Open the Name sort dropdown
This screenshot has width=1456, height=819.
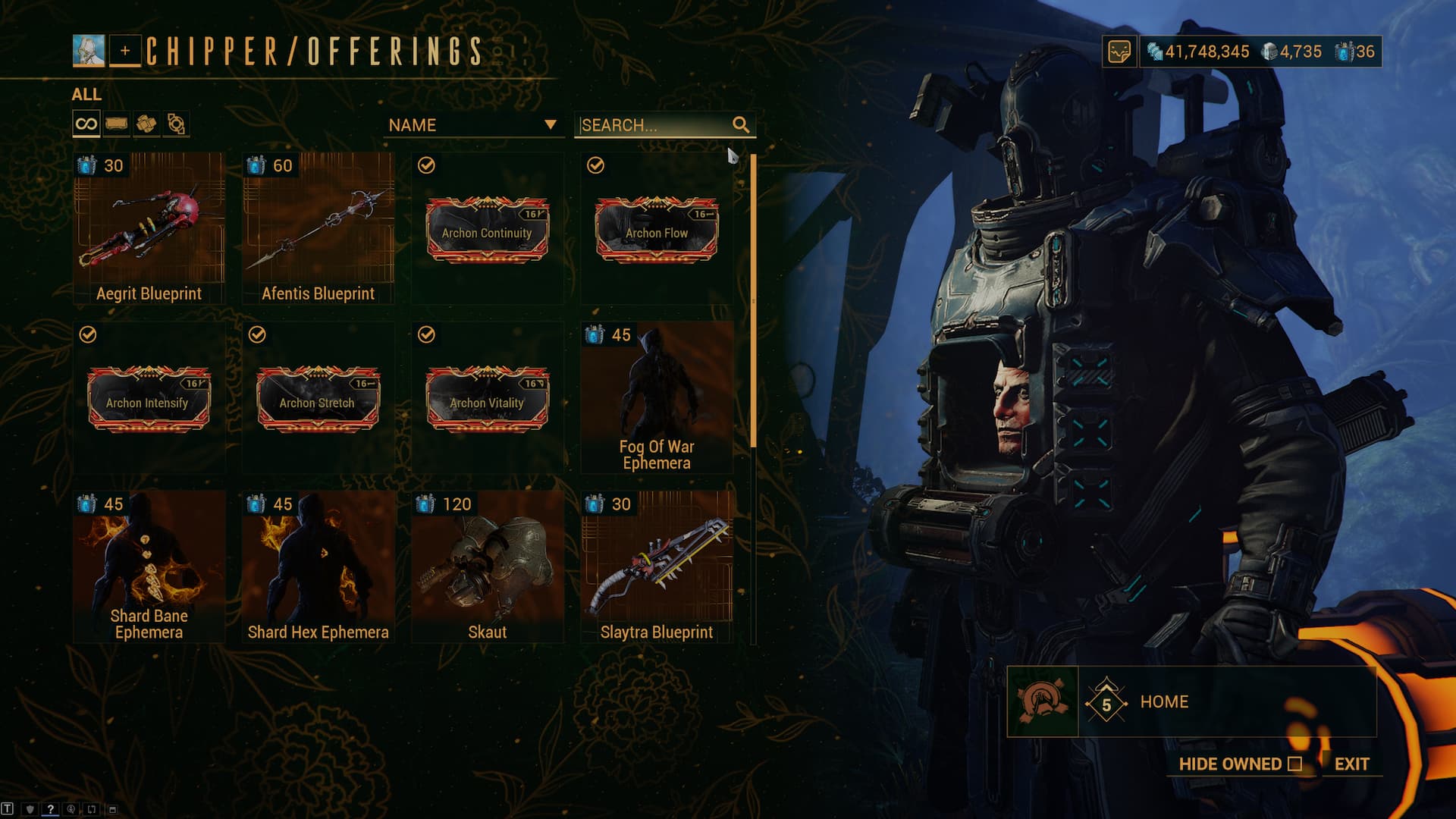pos(472,125)
